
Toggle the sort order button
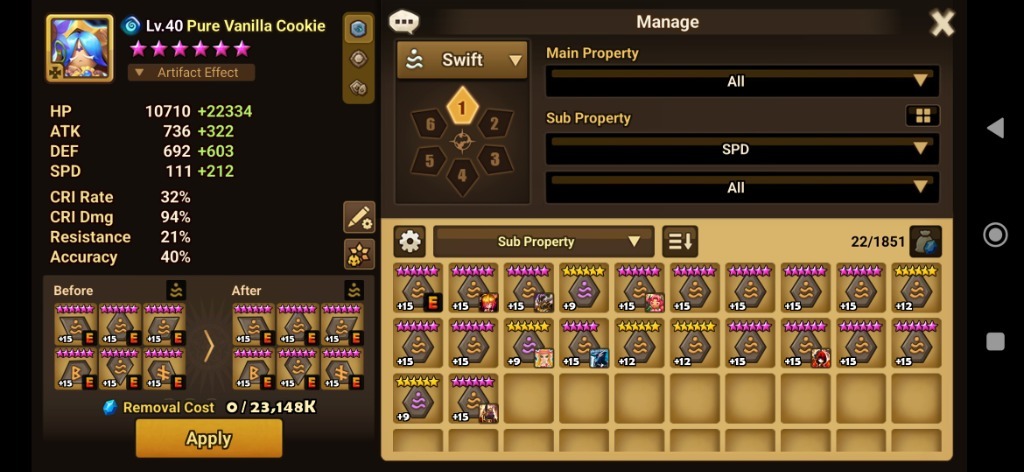pyautogui.click(x=680, y=241)
